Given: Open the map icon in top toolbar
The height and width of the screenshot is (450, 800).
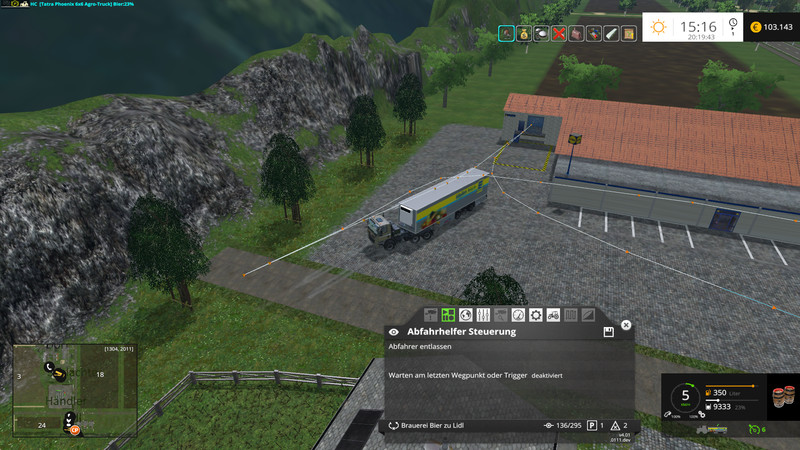Looking at the screenshot, I should [629, 34].
